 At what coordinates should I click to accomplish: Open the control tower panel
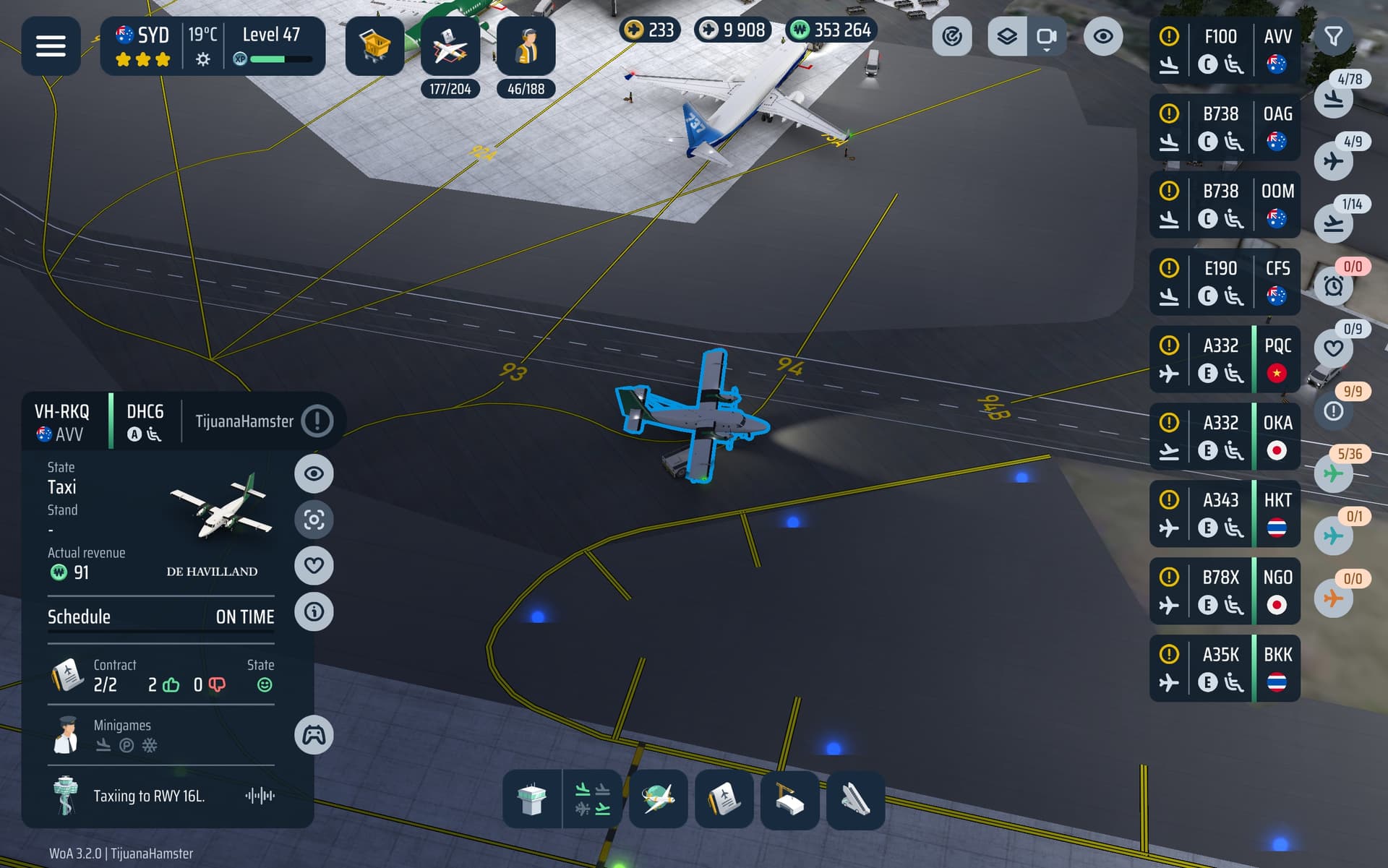click(x=531, y=799)
